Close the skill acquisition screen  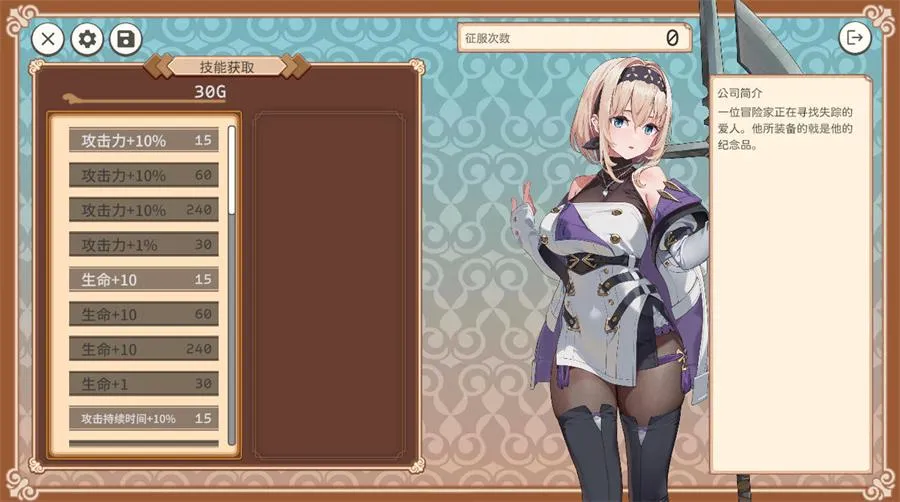pos(48,39)
